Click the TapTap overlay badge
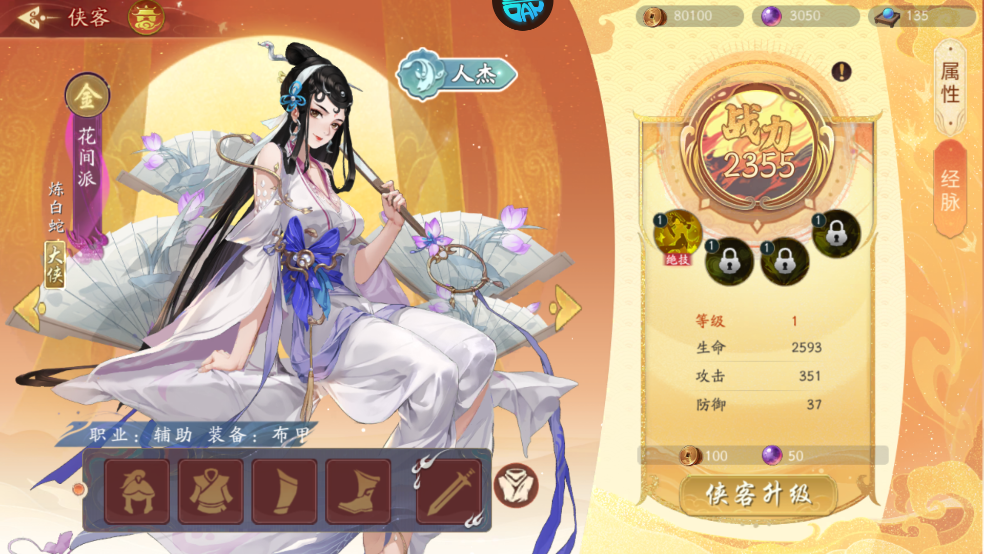 click(522, 10)
